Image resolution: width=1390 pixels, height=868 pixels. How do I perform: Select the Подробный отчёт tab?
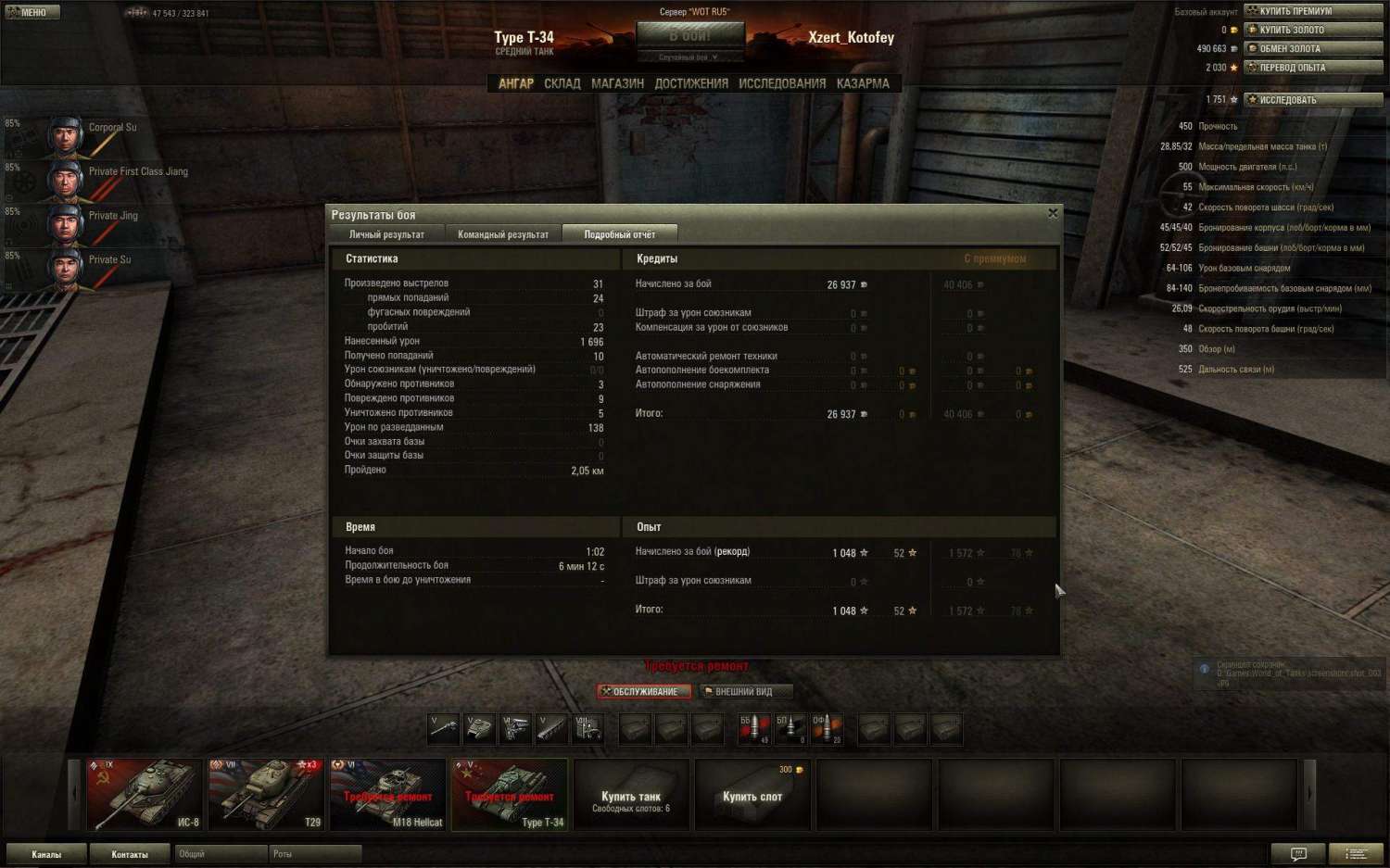pyautogui.click(x=619, y=234)
